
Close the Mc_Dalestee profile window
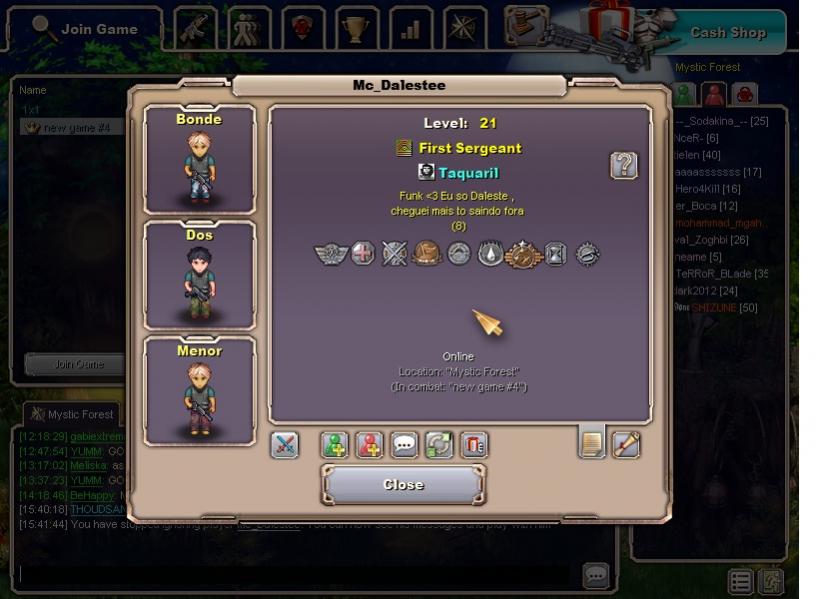pyautogui.click(x=403, y=485)
